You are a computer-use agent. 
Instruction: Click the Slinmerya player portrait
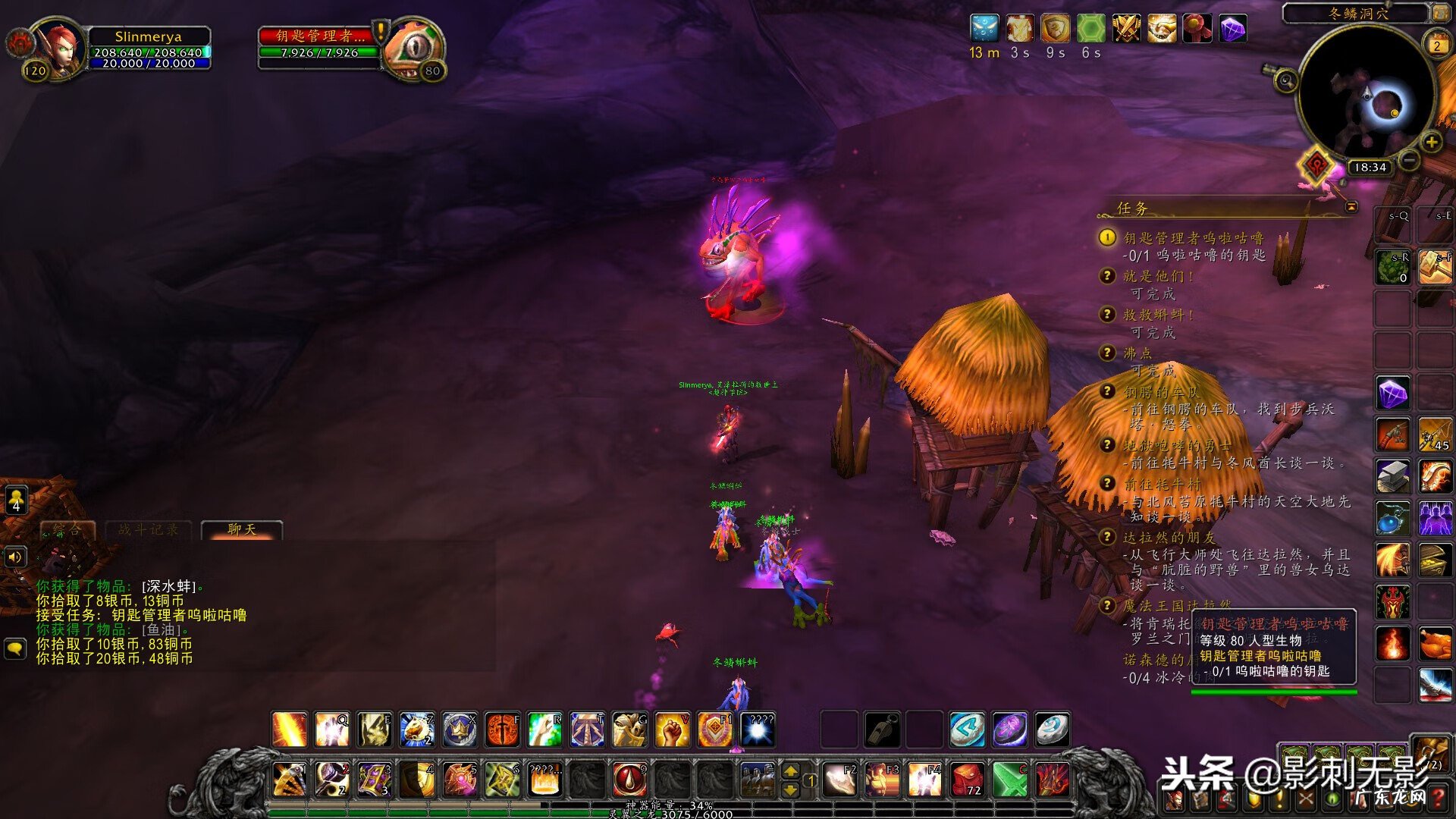point(59,49)
